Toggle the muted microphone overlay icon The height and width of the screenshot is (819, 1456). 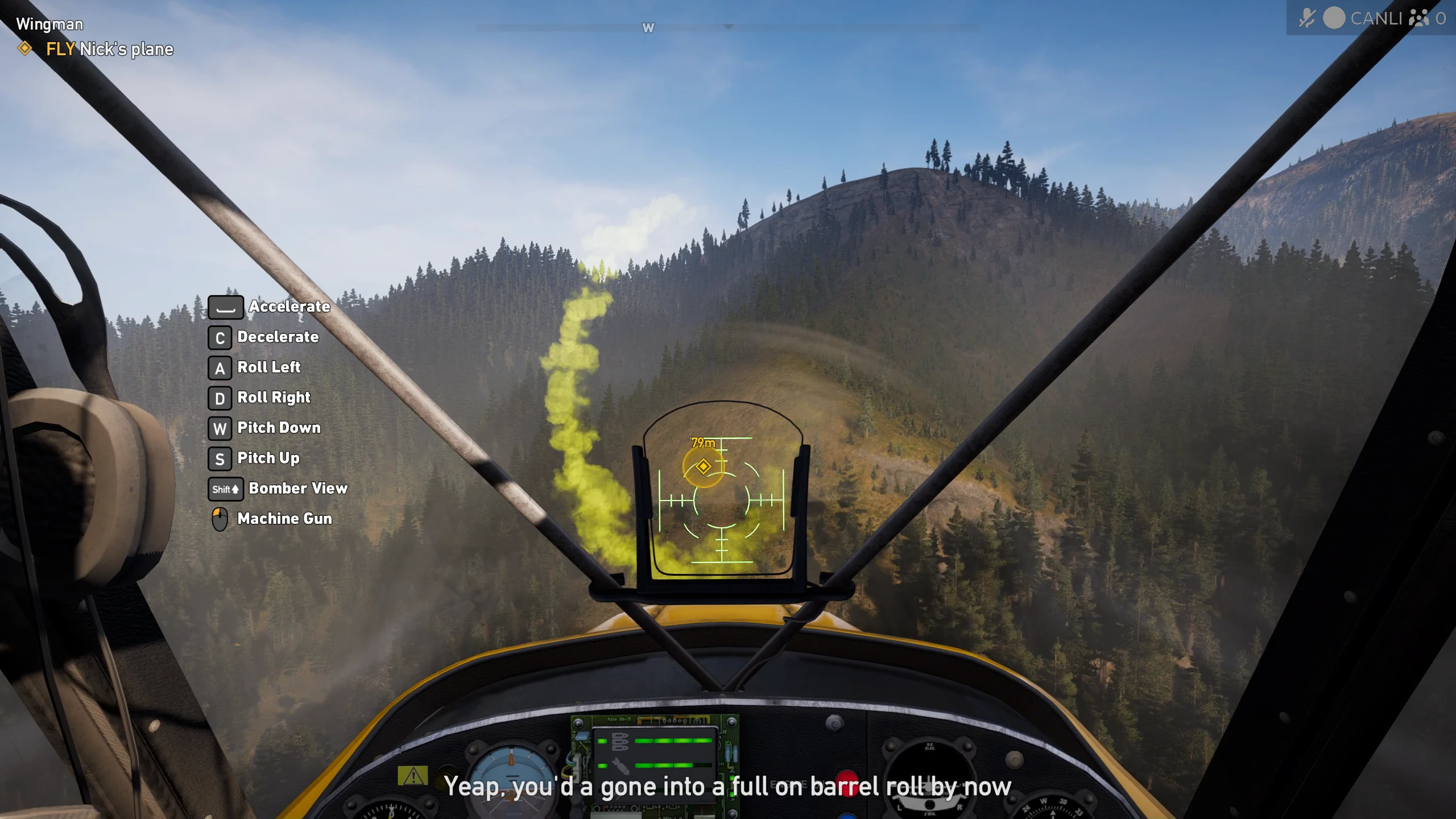tap(1306, 18)
